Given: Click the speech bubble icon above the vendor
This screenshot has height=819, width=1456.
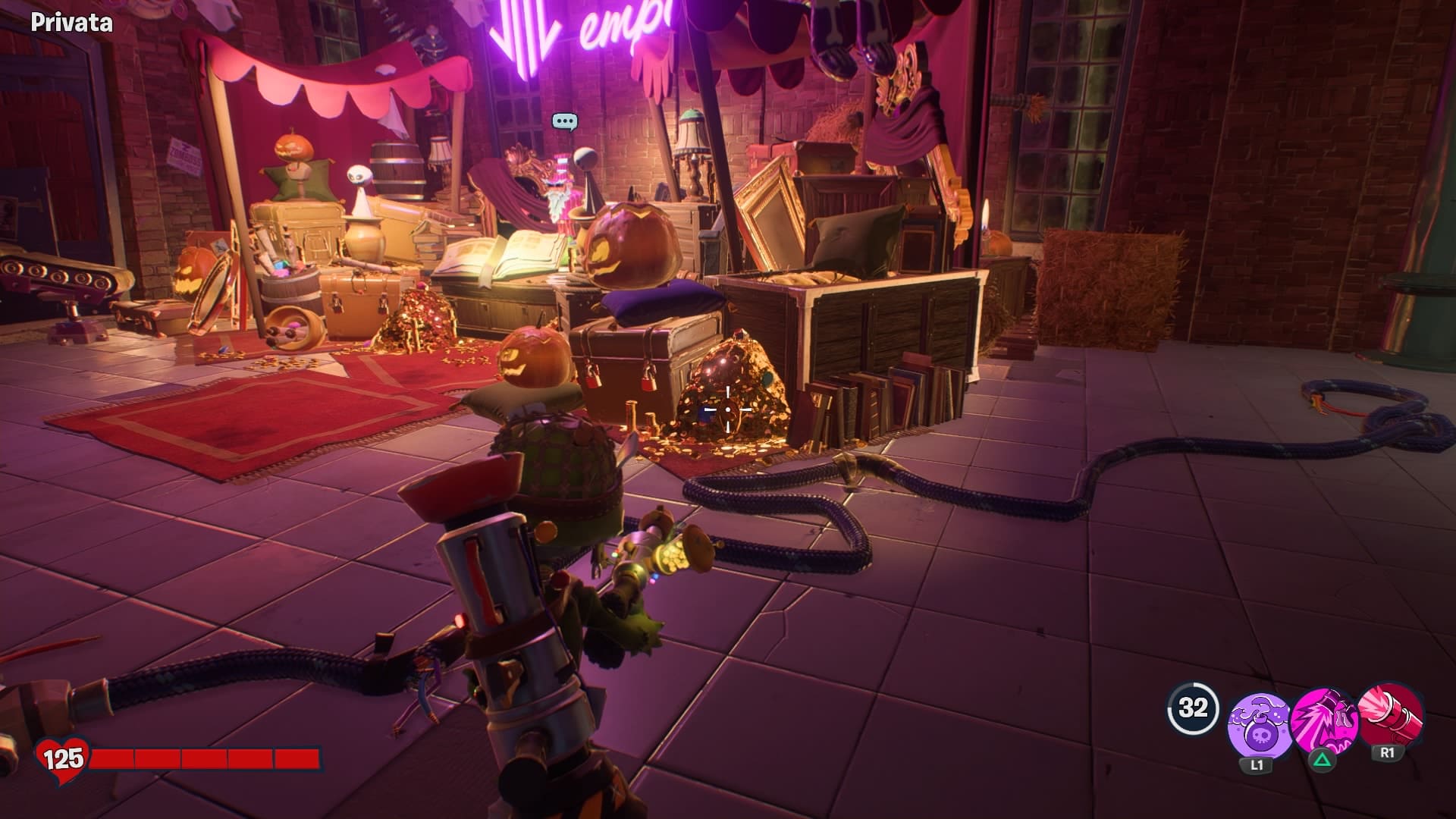Looking at the screenshot, I should [x=565, y=121].
